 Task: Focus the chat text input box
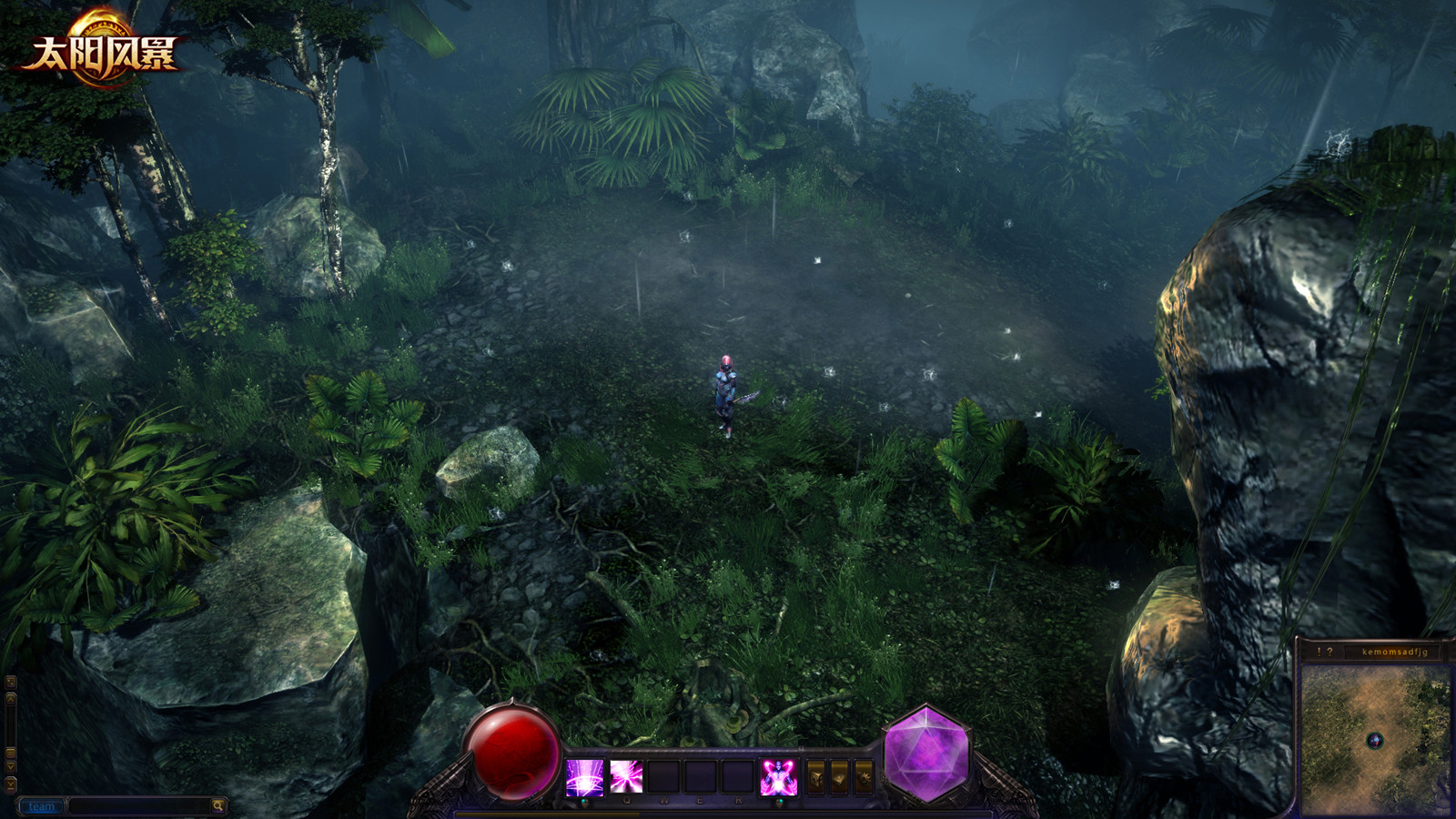(139, 806)
